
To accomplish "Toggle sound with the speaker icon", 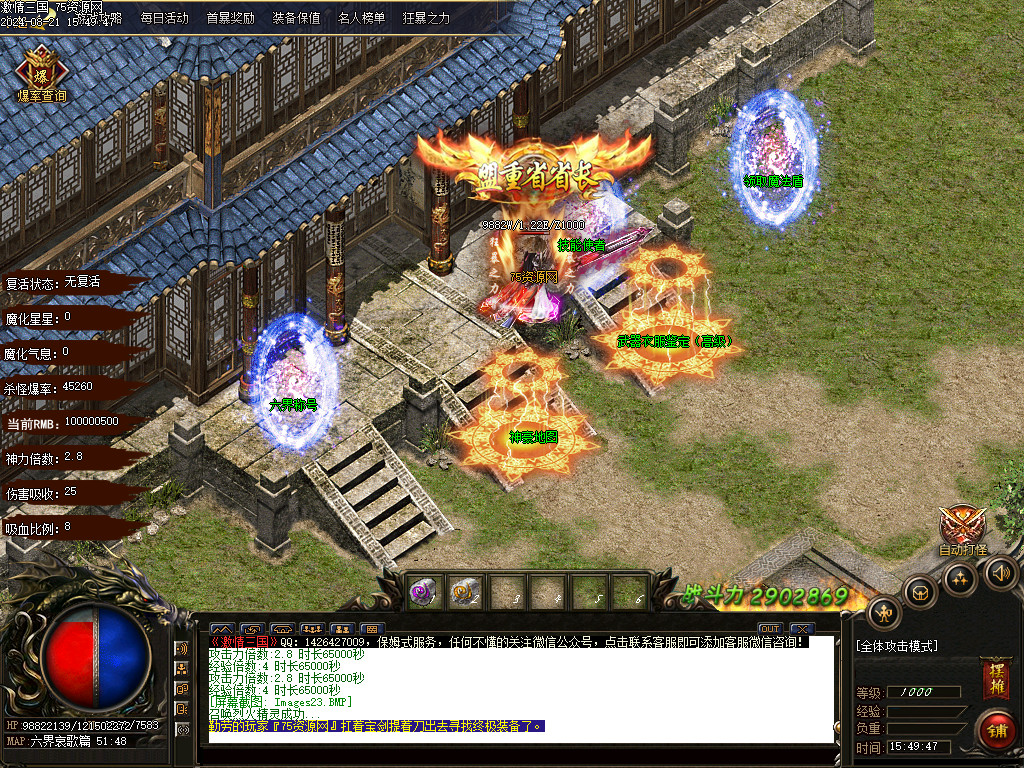I will pyautogui.click(x=1000, y=572).
